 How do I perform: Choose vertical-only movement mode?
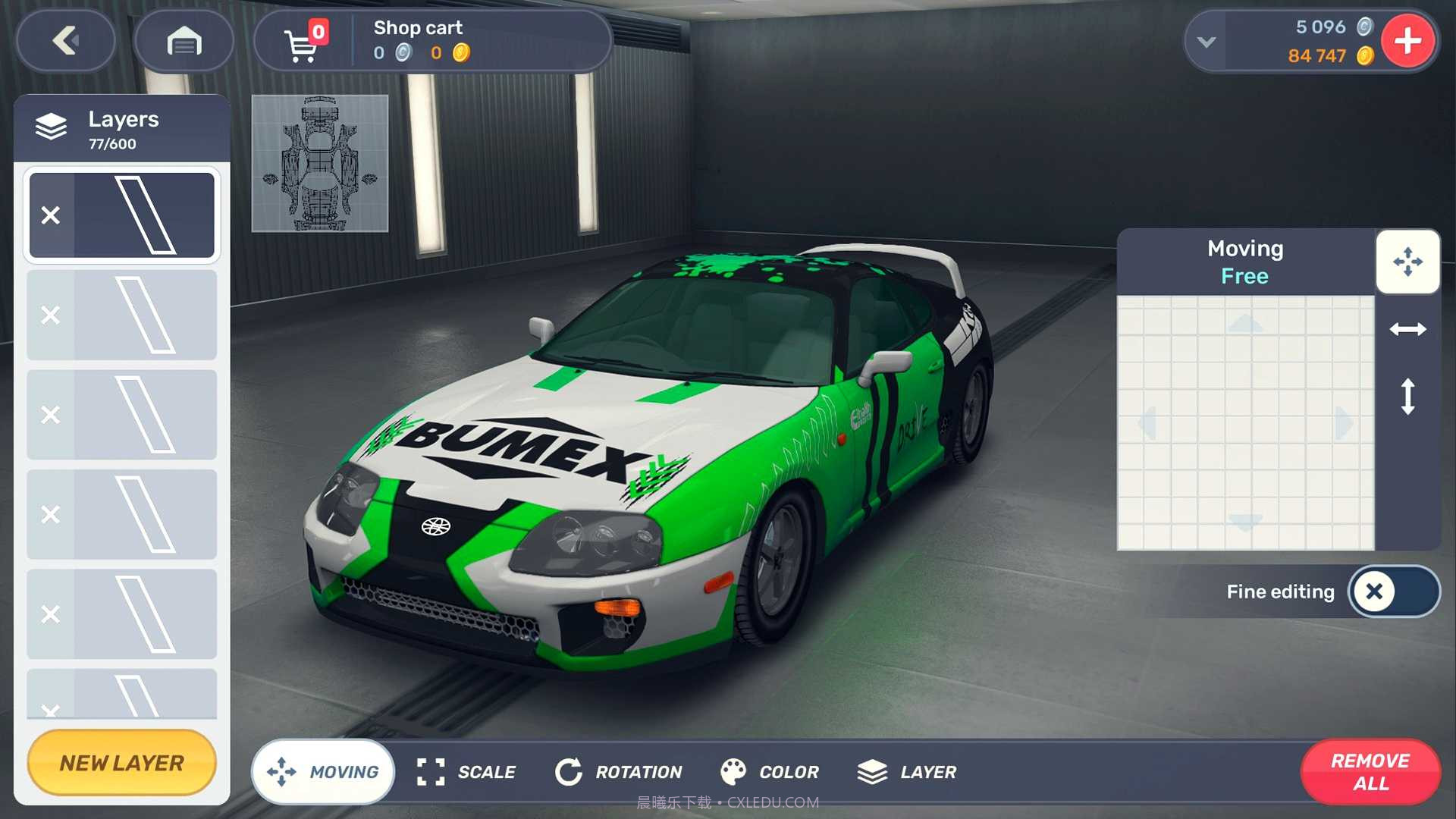[1407, 396]
